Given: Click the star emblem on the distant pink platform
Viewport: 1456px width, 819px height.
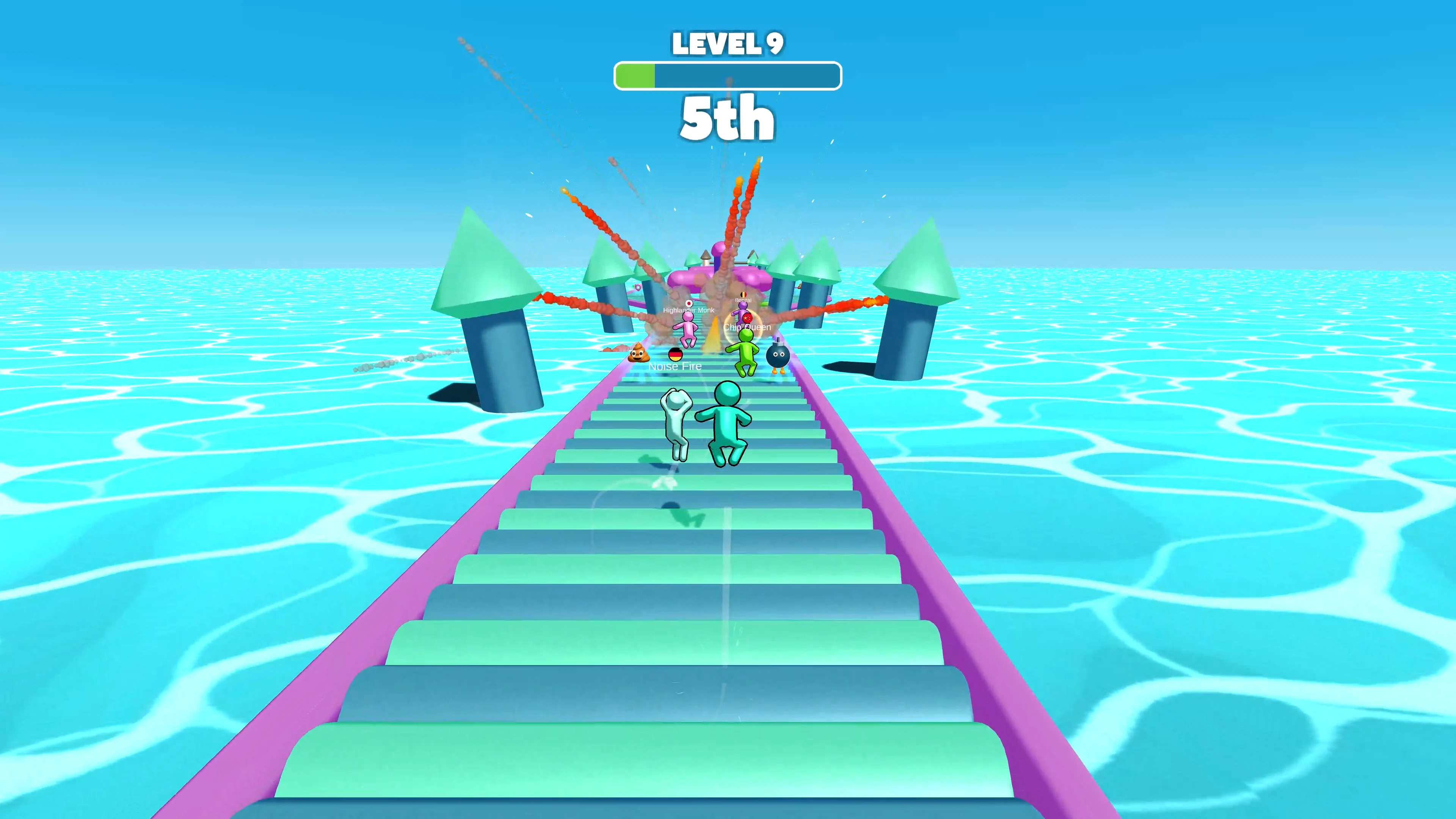Looking at the screenshot, I should (638, 287).
